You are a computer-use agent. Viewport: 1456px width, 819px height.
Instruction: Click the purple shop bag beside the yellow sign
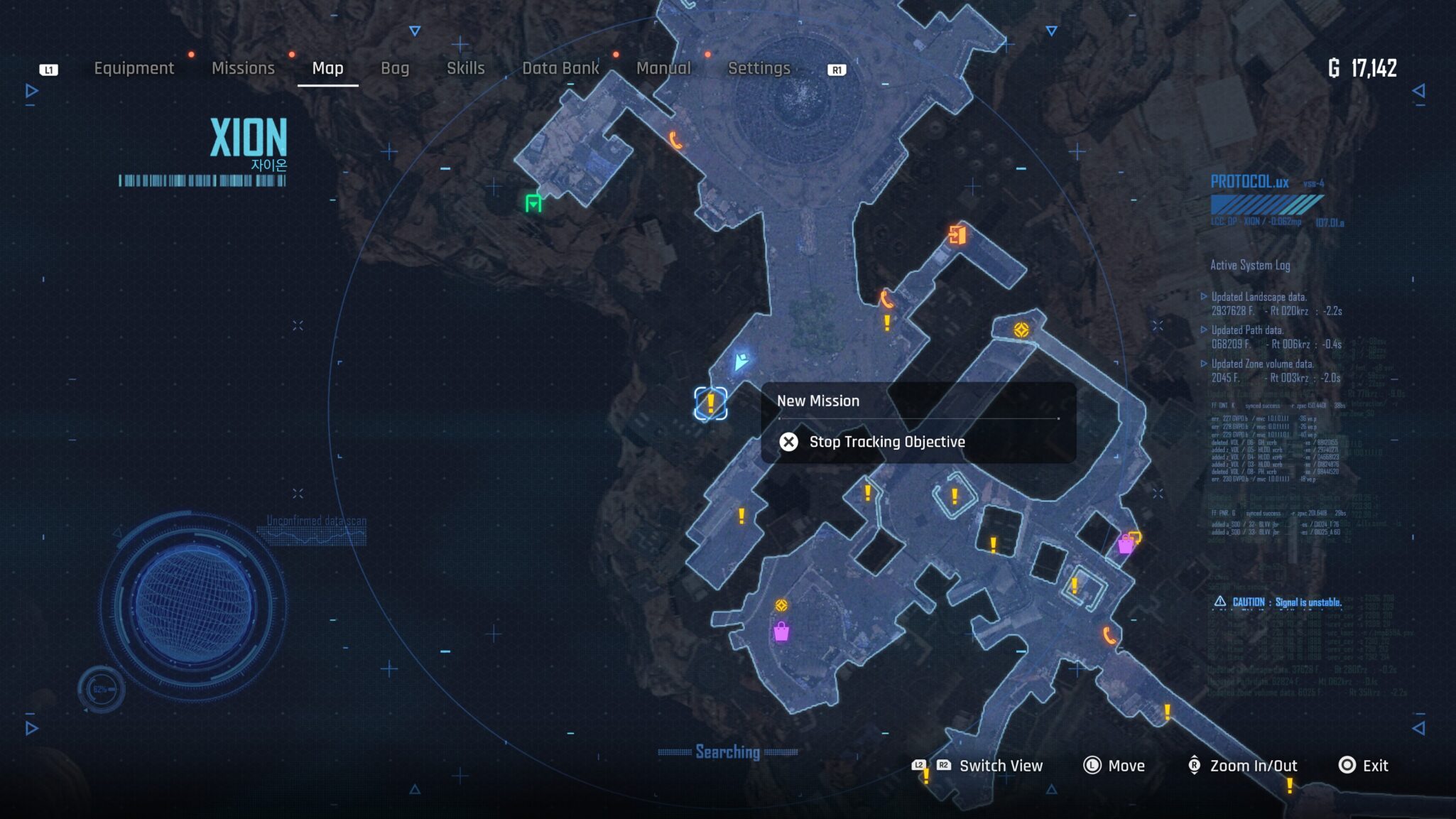pyautogui.click(x=1125, y=545)
